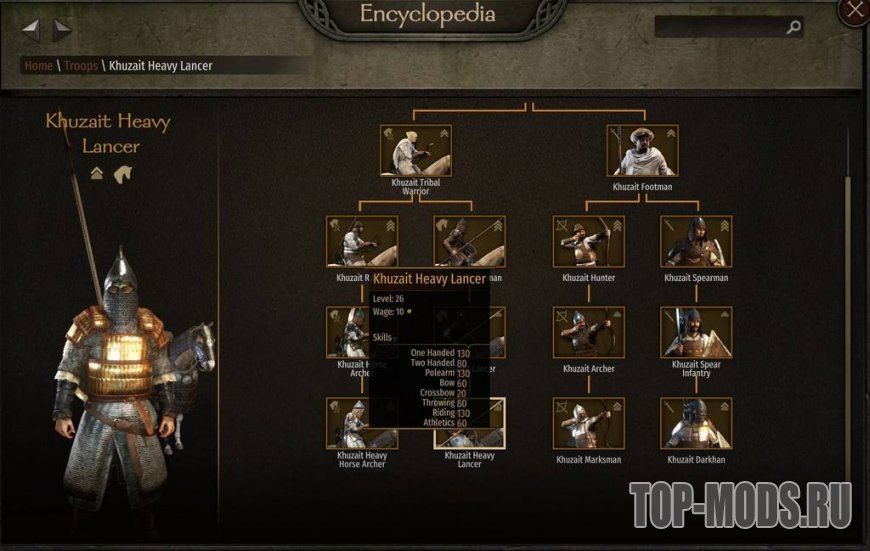Close the Encyclopedia window

(855, 10)
